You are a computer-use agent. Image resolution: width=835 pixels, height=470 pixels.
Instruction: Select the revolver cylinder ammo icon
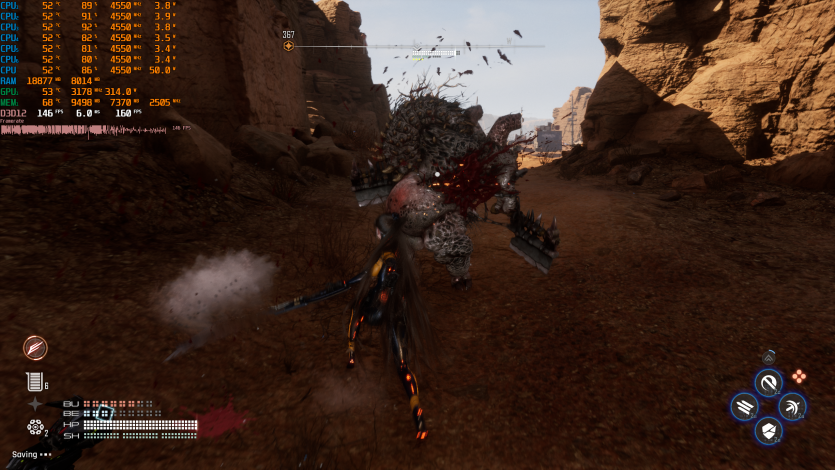[x=35, y=428]
